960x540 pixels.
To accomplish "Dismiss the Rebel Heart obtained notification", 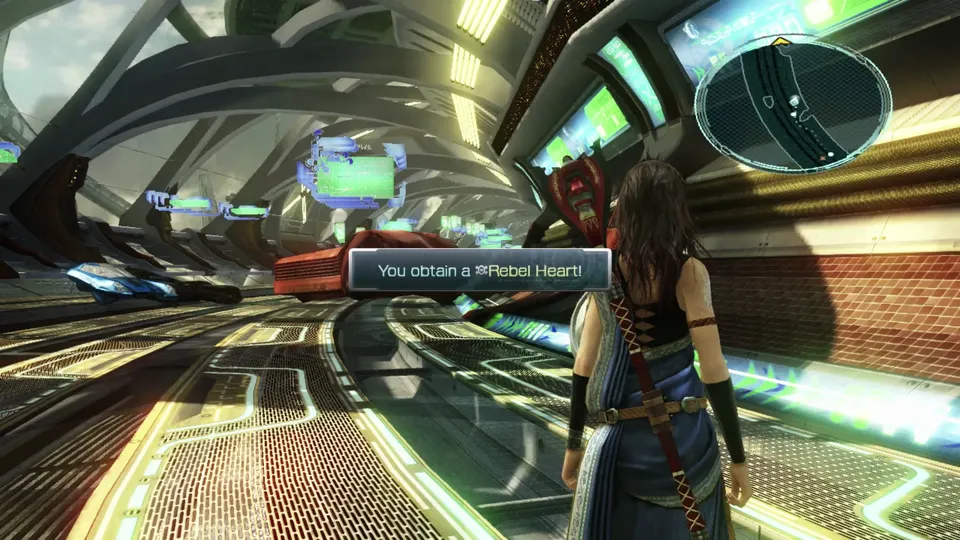I will click(480, 270).
